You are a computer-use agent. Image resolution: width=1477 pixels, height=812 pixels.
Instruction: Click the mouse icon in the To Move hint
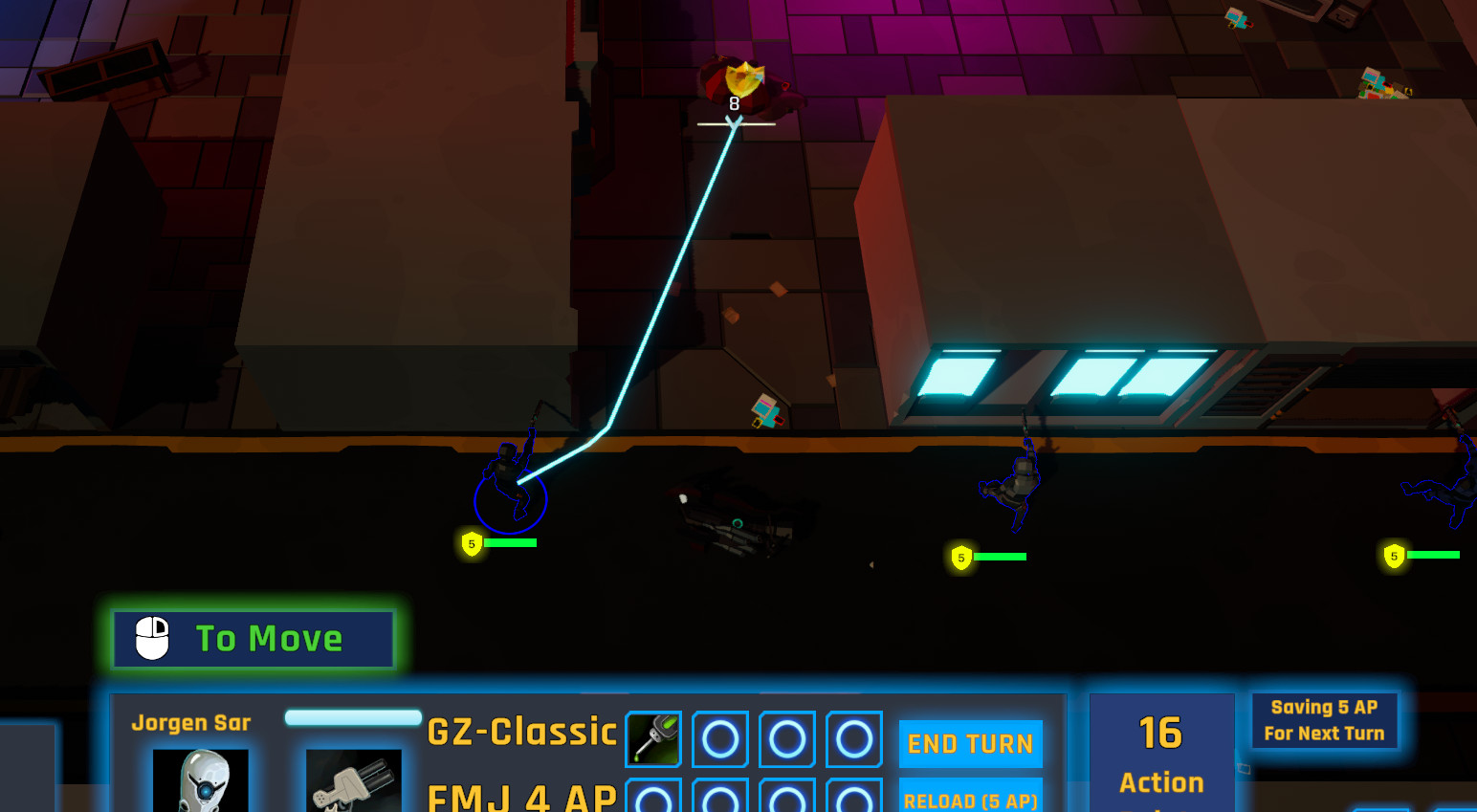pos(151,638)
